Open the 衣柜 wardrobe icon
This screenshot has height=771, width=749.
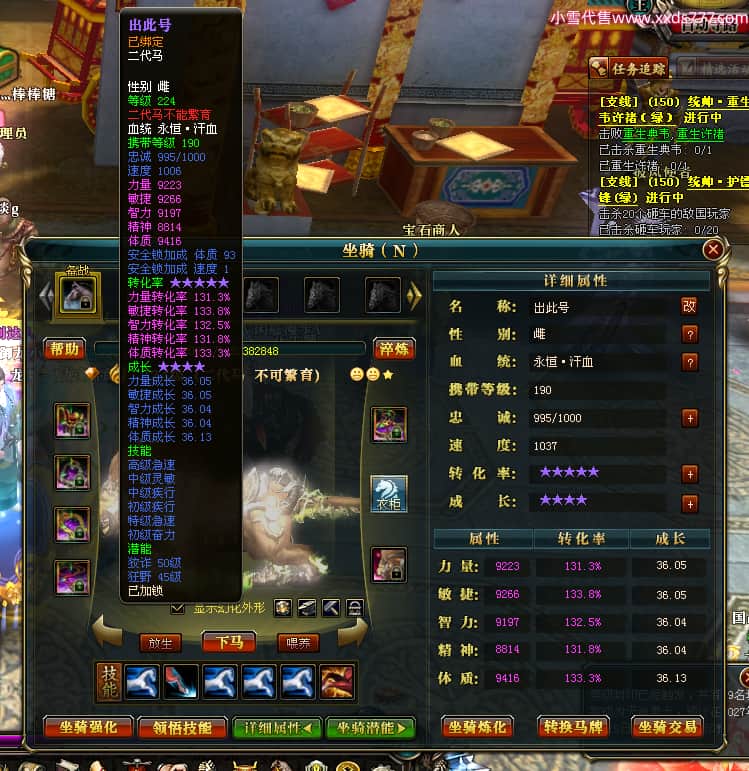[x=389, y=494]
